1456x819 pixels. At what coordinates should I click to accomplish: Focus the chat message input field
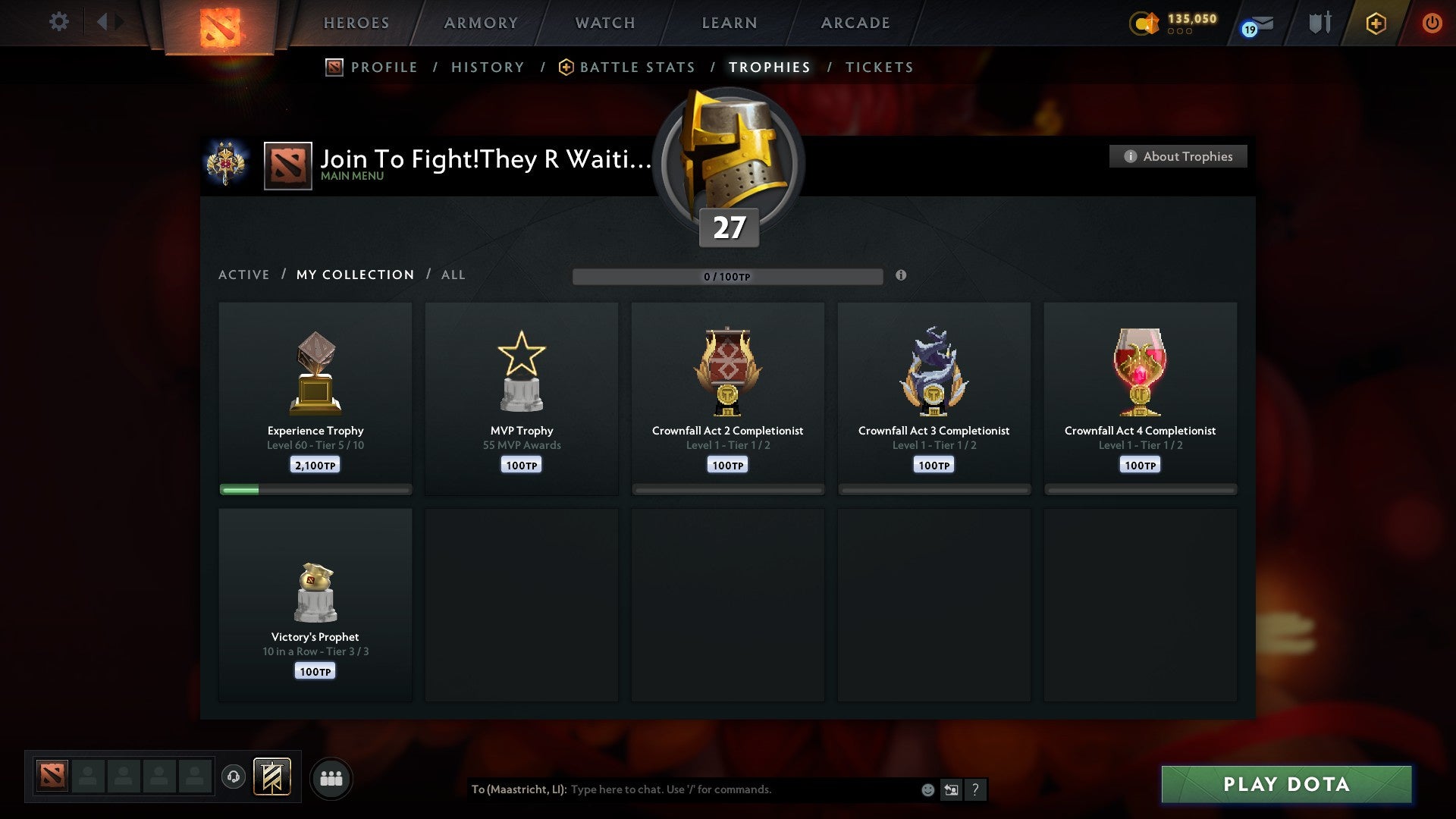tap(743, 789)
